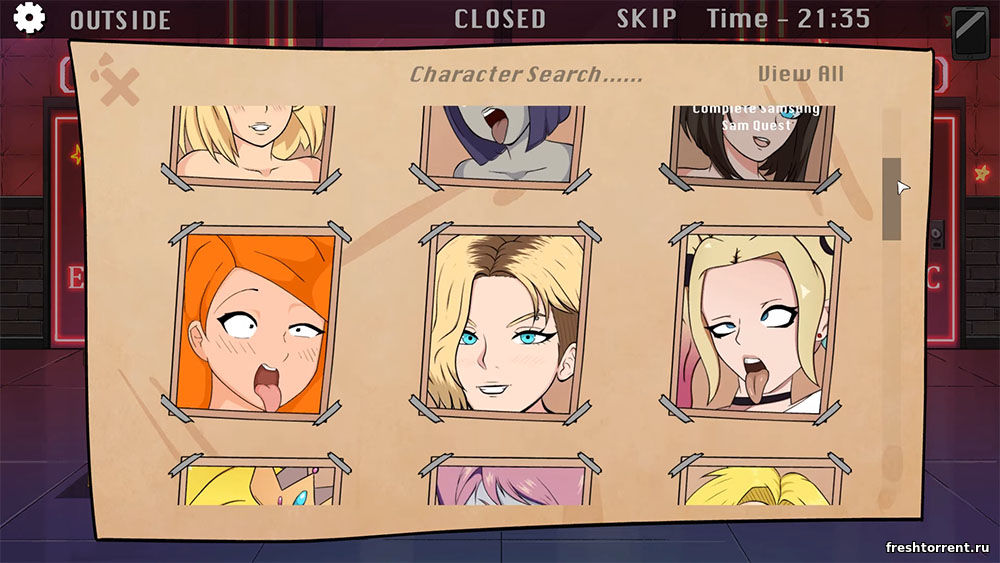Click the character list scrollbar handle
The image size is (1000, 563).
pyautogui.click(x=891, y=198)
